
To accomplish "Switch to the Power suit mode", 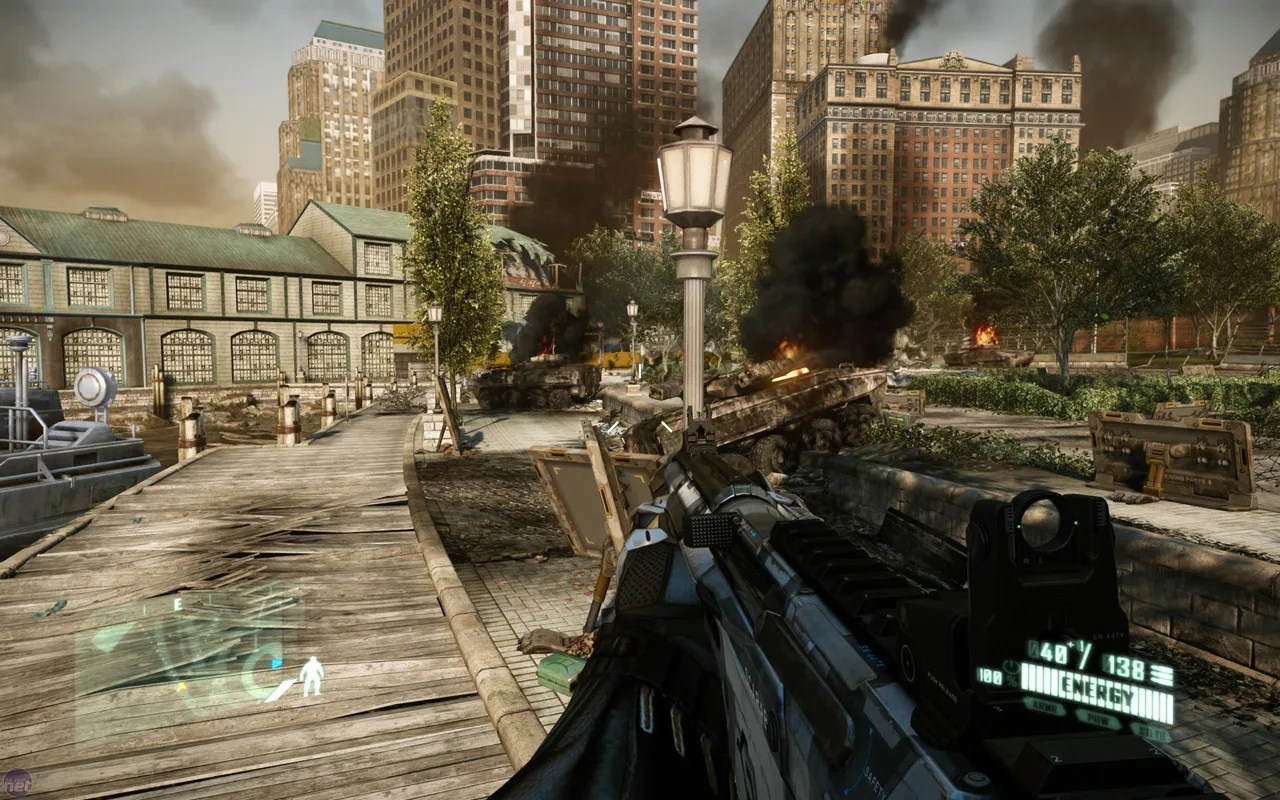I will pos(1098,720).
